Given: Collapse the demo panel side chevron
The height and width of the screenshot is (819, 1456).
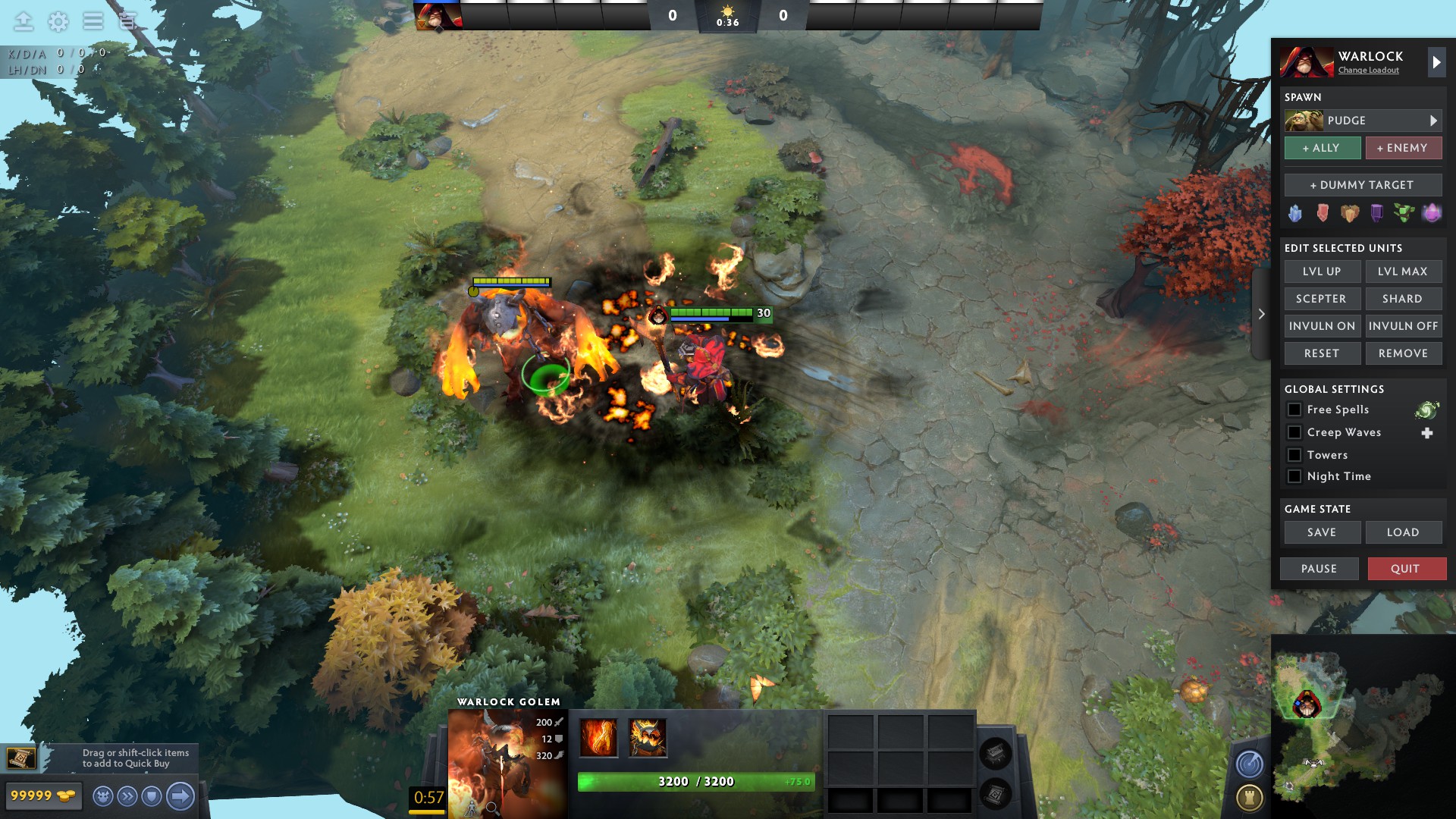Looking at the screenshot, I should [x=1261, y=313].
